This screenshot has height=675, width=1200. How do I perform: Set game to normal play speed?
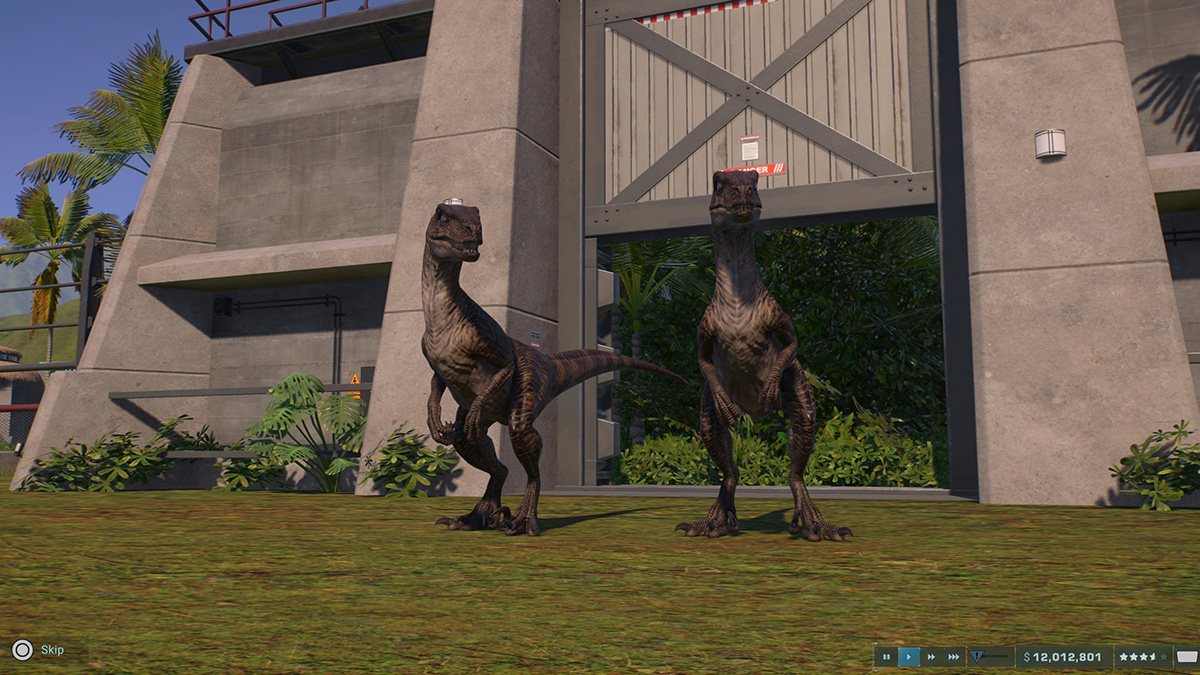pos(909,657)
